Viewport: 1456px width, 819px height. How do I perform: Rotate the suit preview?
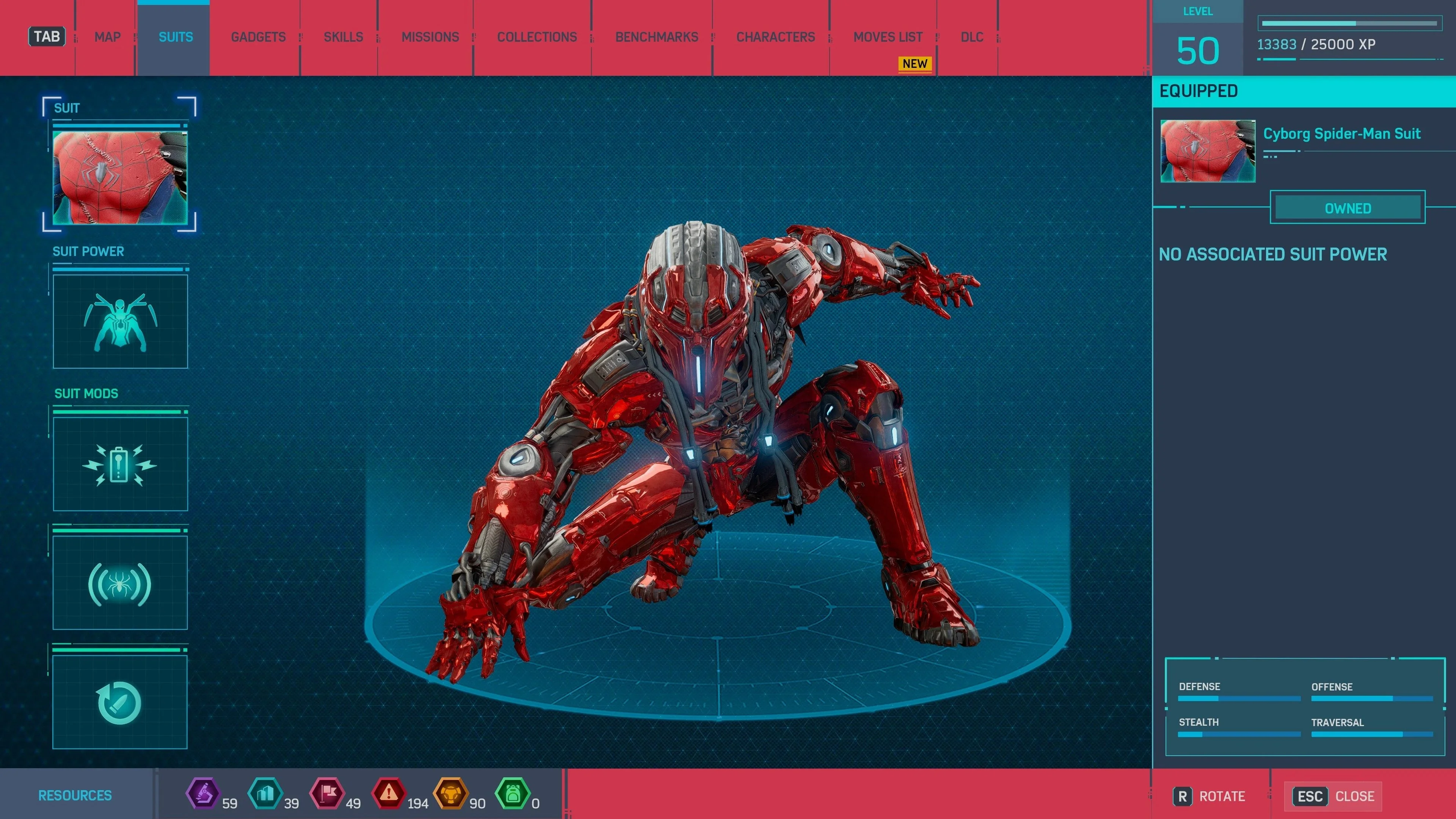click(1210, 796)
